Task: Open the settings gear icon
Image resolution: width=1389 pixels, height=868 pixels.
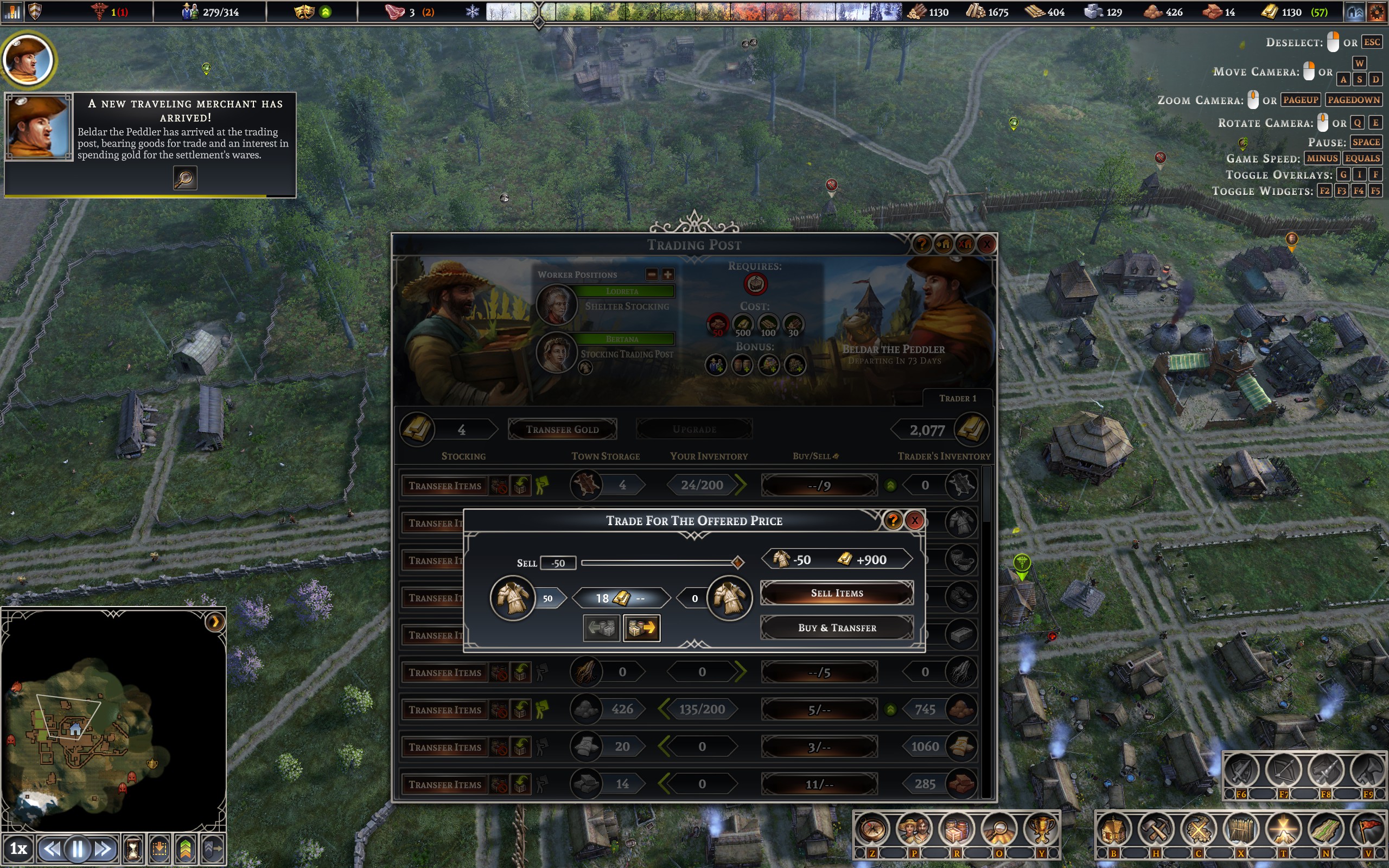Action: pyautogui.click(x=1377, y=12)
